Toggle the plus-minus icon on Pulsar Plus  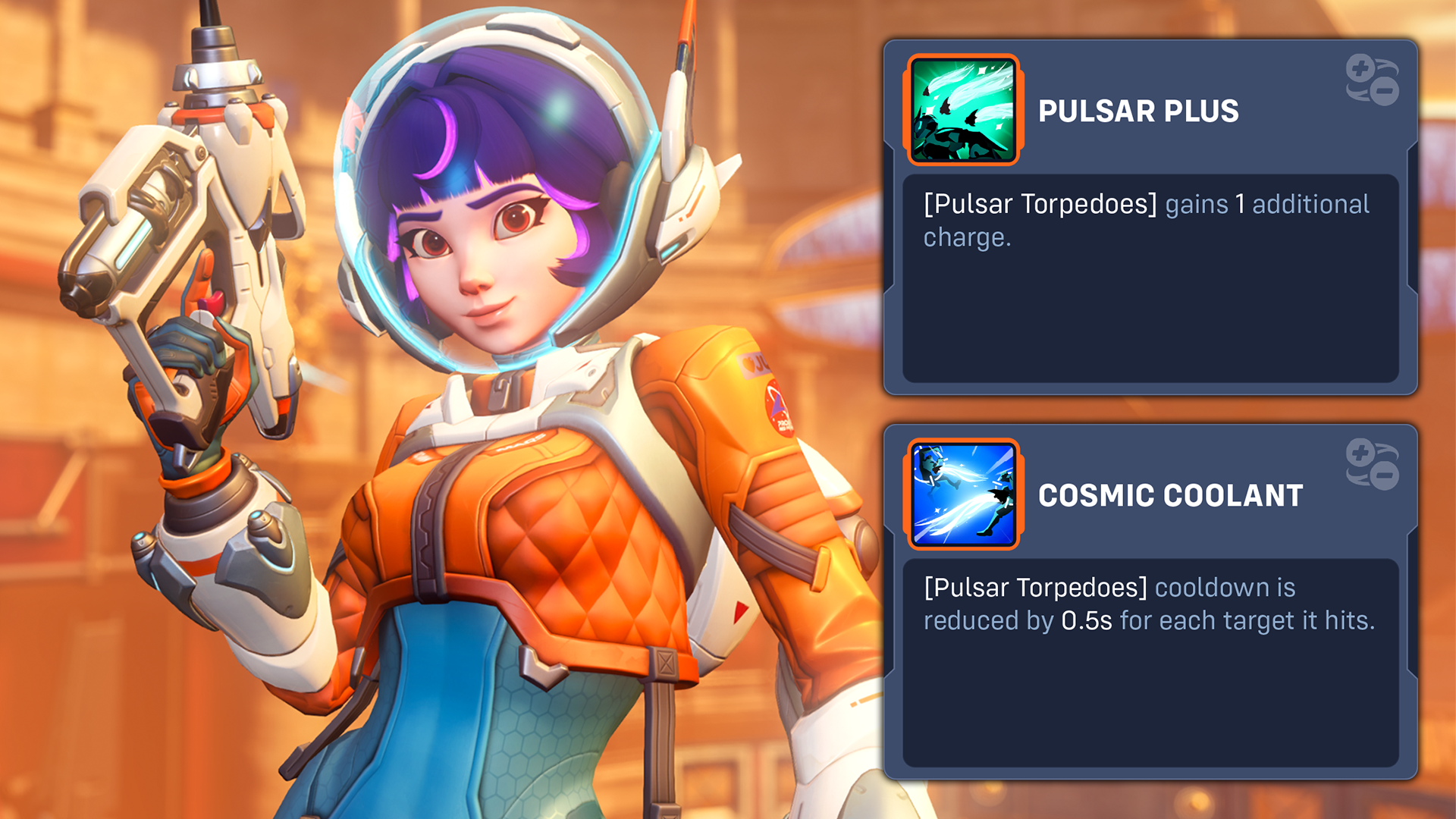coord(1372,80)
